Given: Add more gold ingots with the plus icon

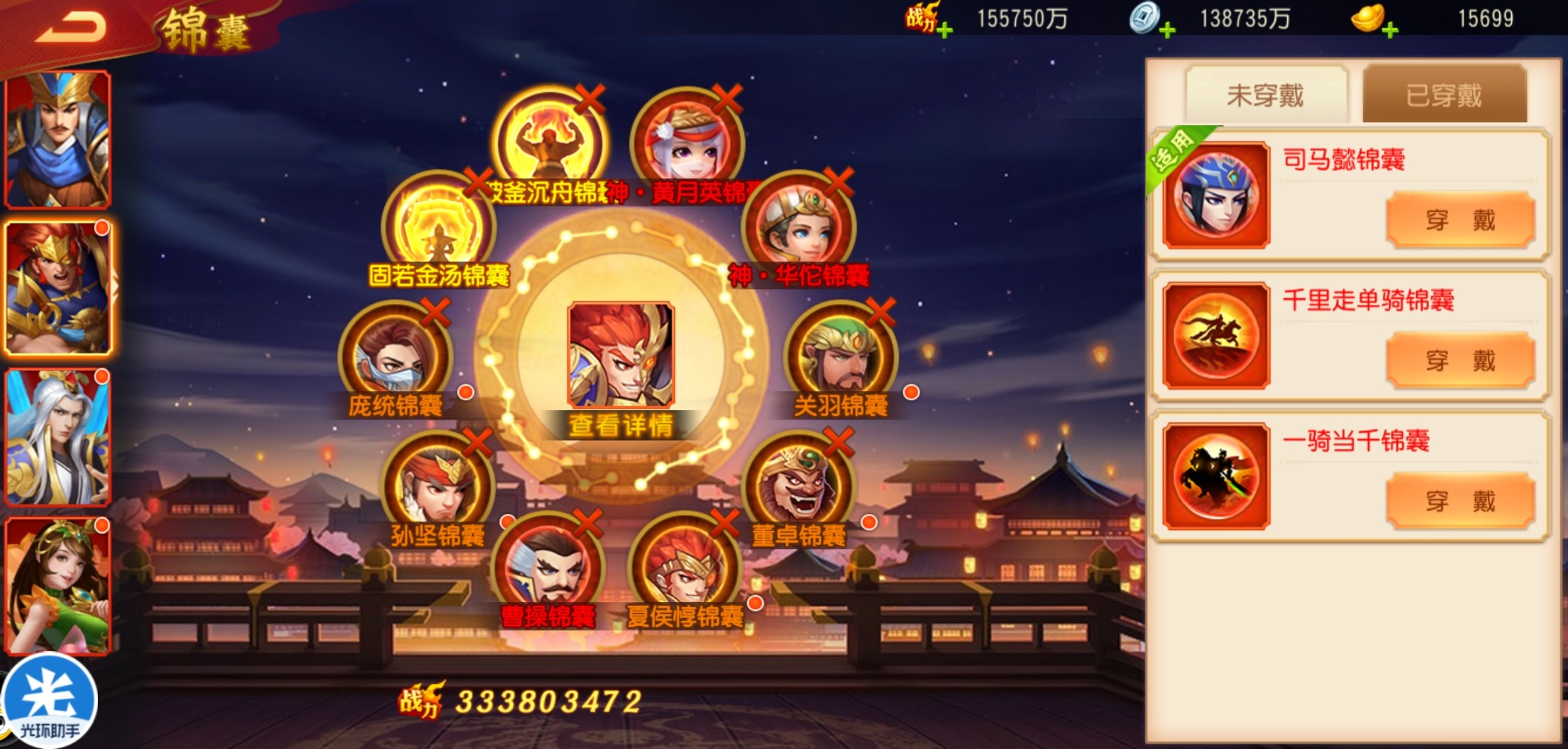Looking at the screenshot, I should [1390, 30].
